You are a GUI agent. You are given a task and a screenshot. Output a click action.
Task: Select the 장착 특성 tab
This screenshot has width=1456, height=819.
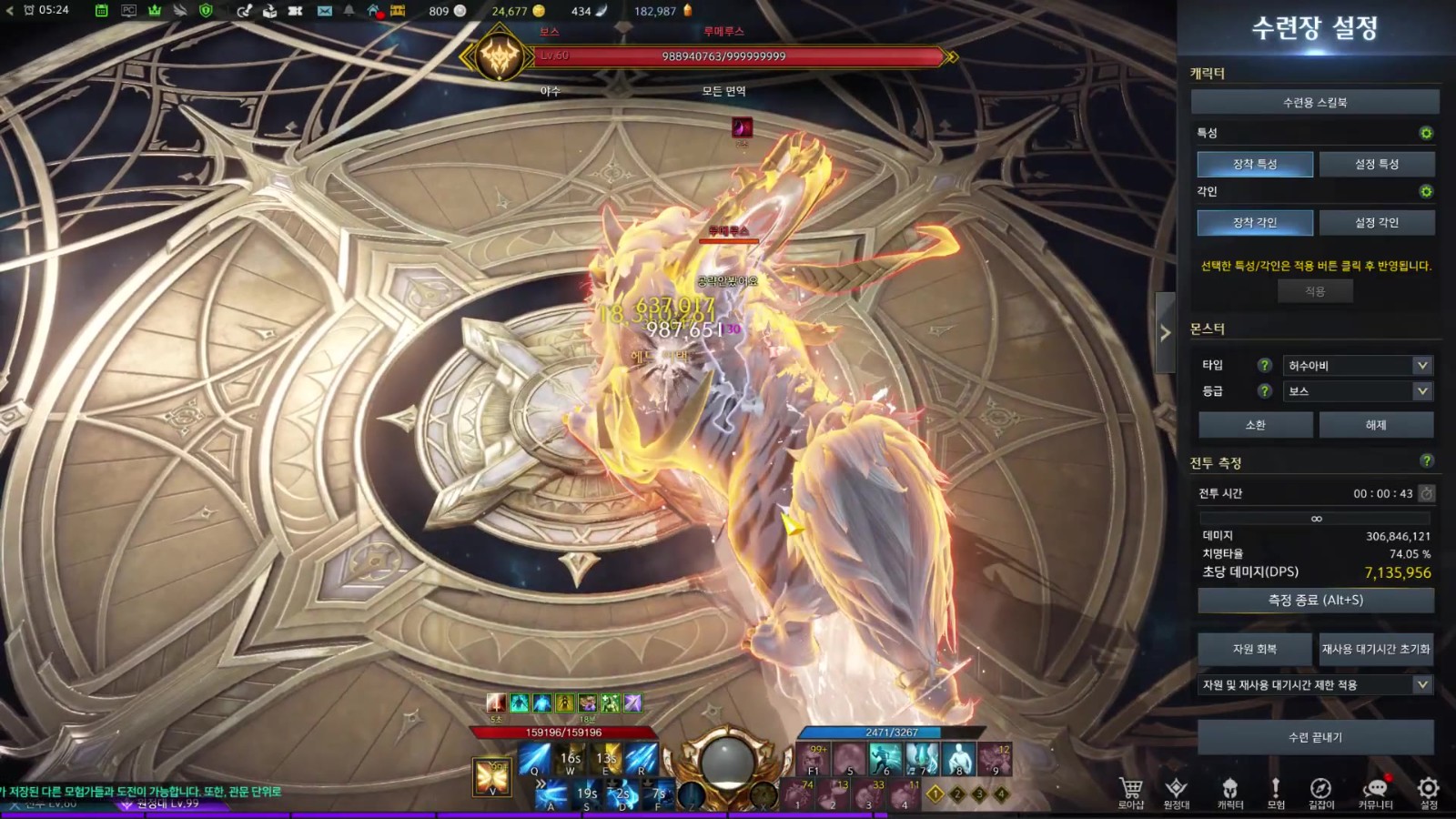click(1255, 164)
